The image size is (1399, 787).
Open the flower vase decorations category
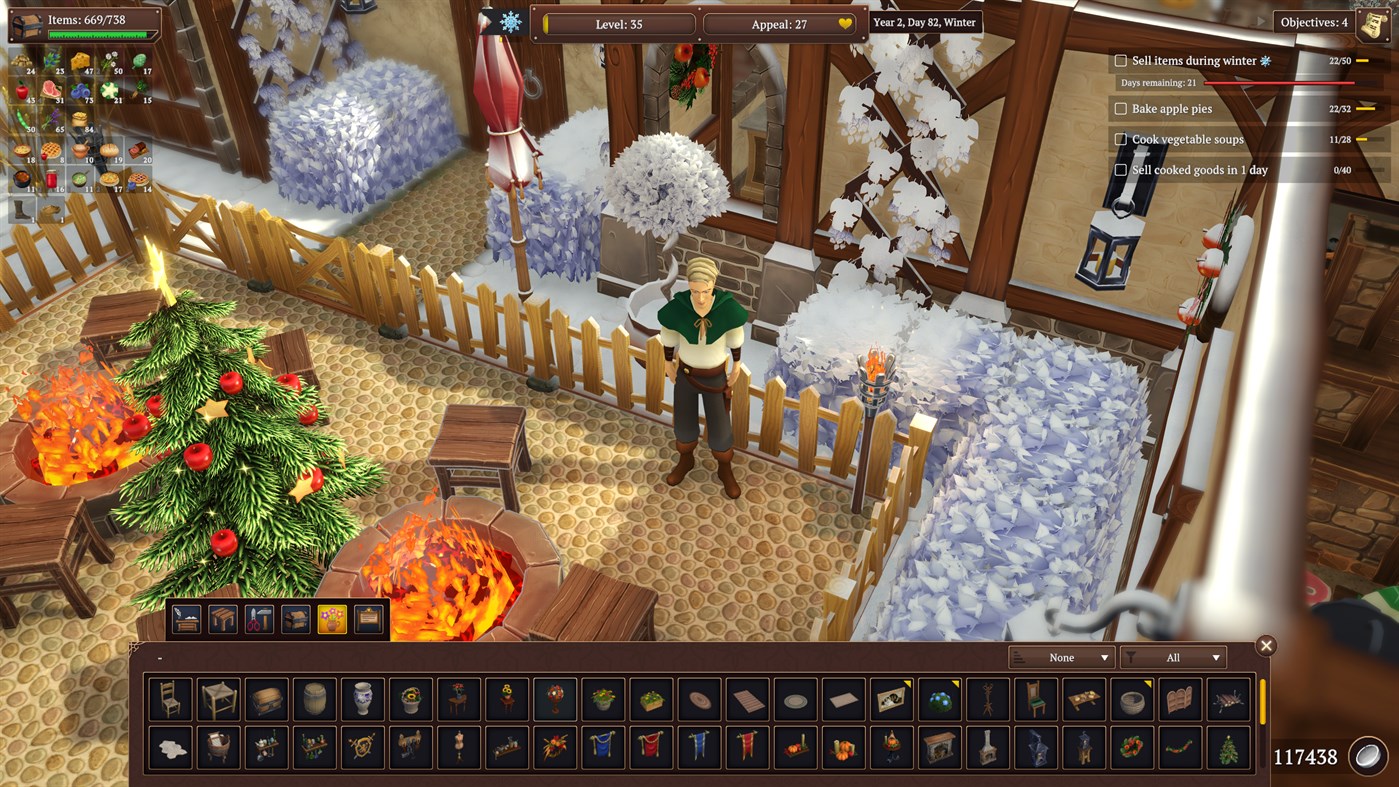click(332, 618)
